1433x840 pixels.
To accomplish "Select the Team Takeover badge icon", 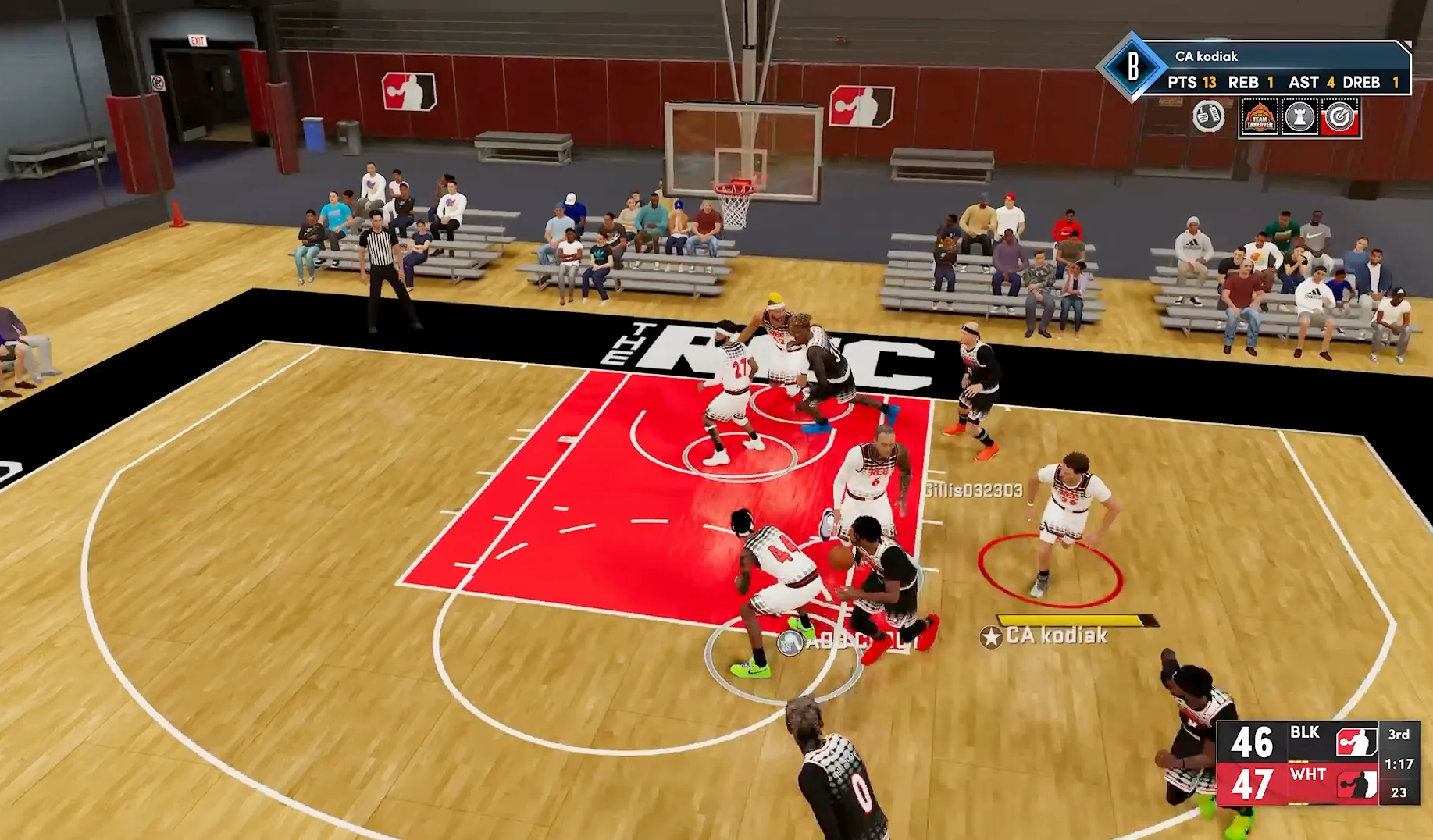I will point(1260,117).
